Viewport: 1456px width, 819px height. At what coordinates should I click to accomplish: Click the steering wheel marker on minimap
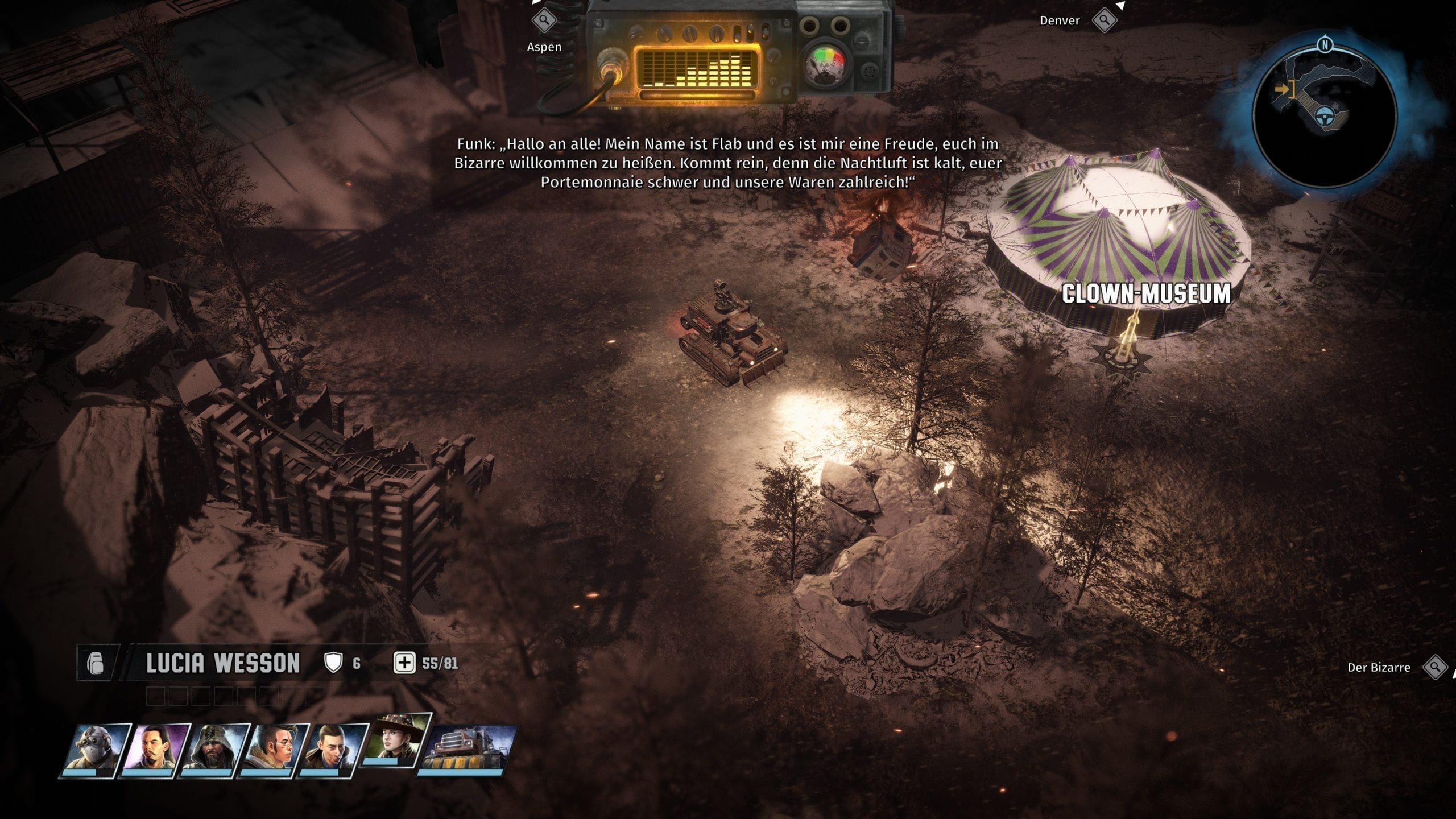(x=1325, y=115)
